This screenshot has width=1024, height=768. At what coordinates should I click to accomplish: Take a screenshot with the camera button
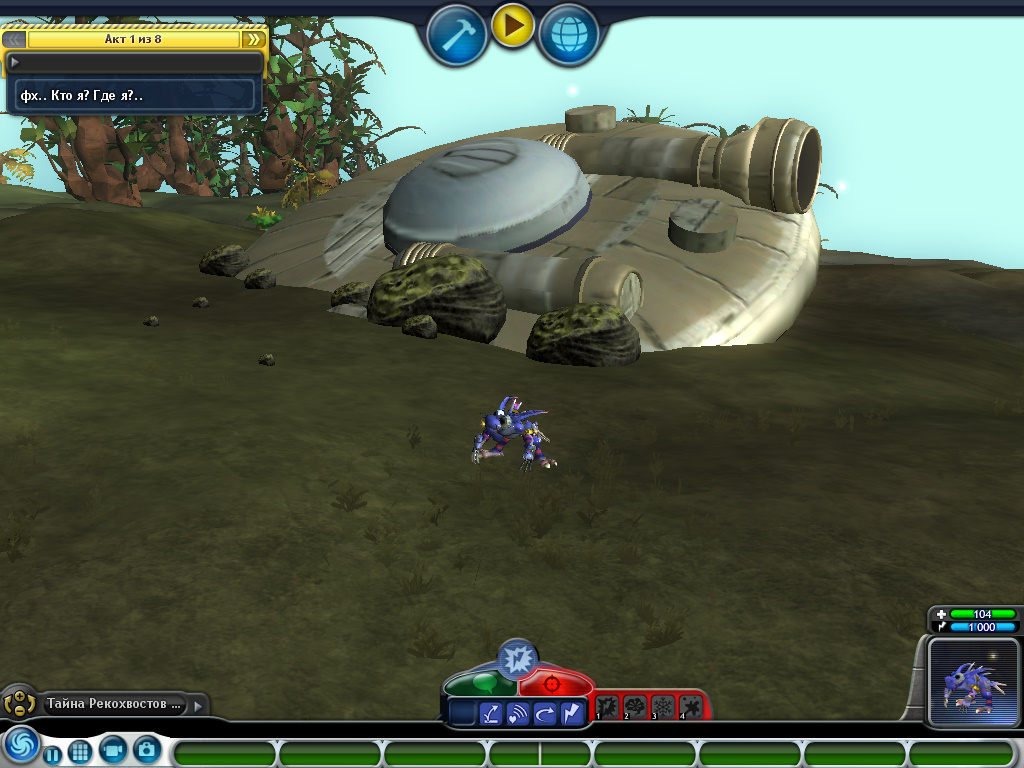click(146, 749)
